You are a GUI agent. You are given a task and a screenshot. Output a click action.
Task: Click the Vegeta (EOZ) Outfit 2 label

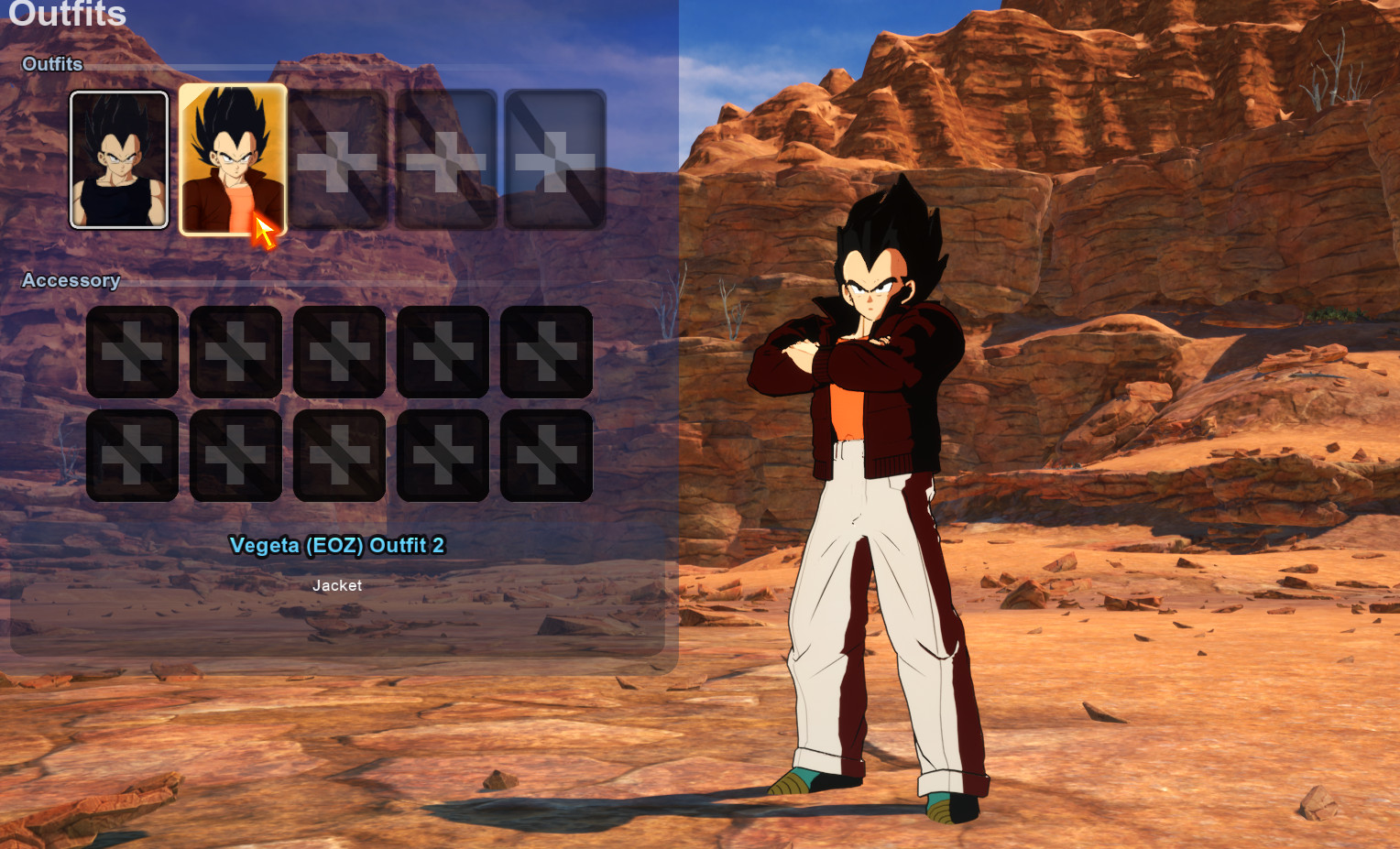(x=337, y=545)
